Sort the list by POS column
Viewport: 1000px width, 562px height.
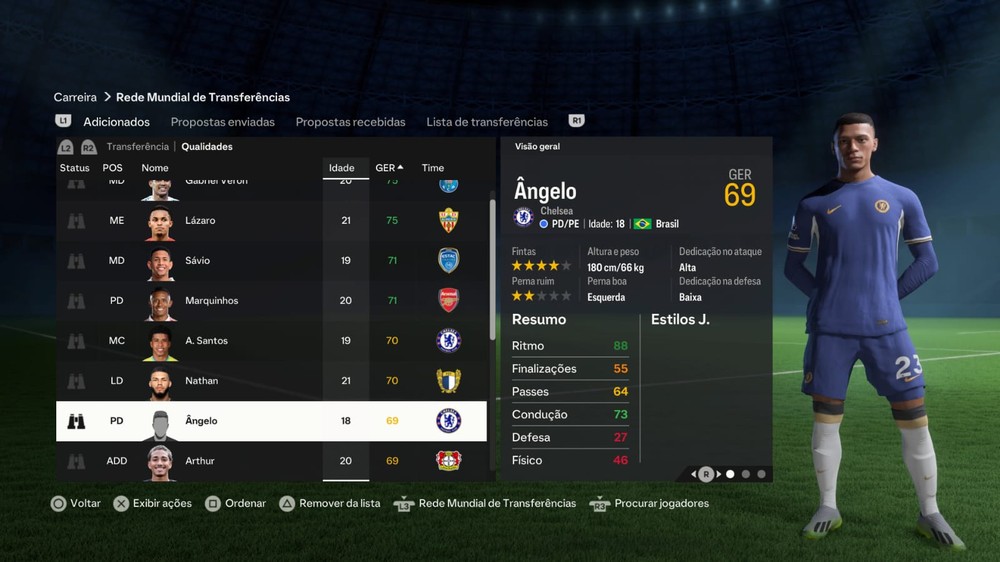pos(112,168)
